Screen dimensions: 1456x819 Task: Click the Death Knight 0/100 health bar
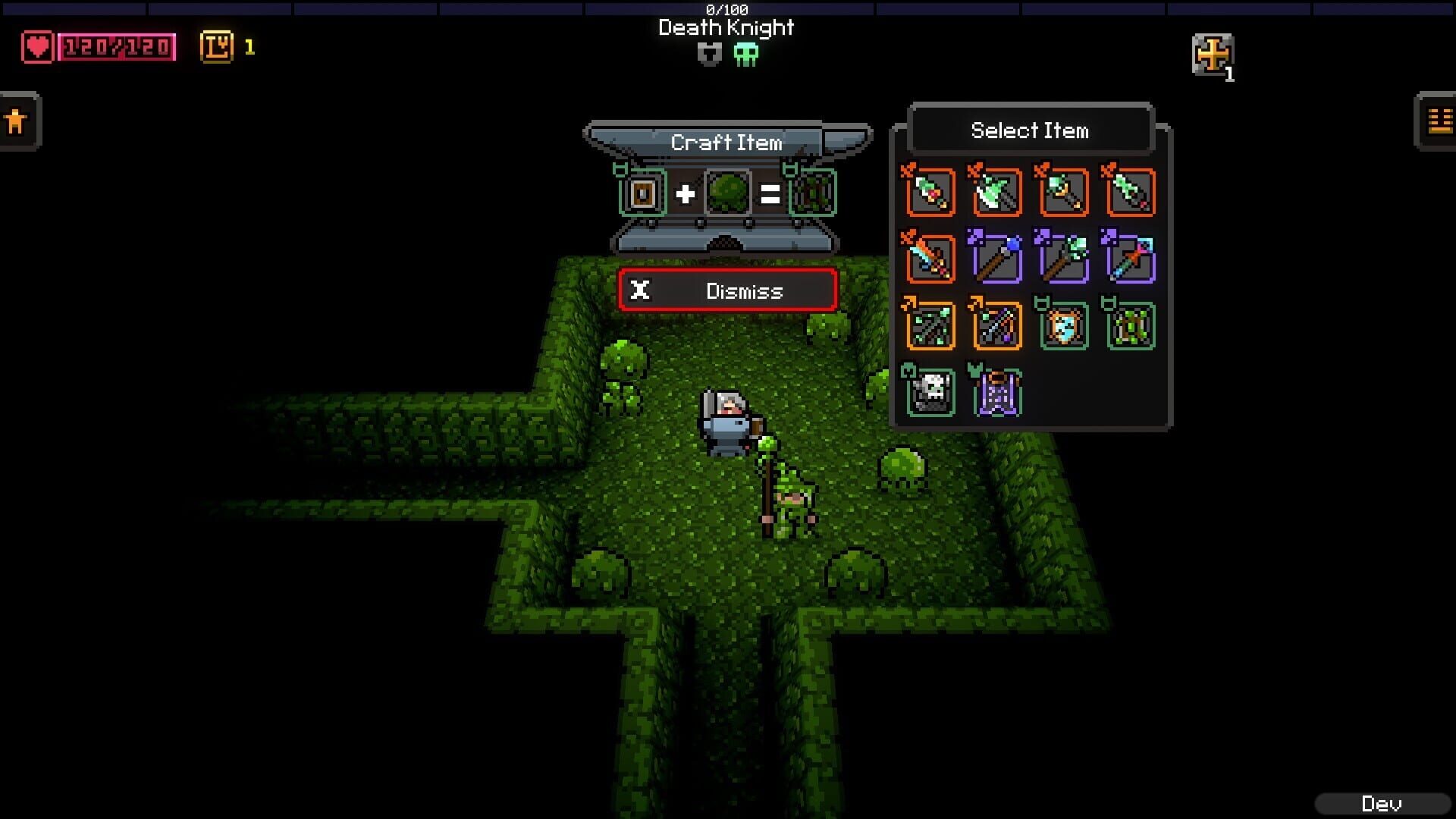coord(725,9)
